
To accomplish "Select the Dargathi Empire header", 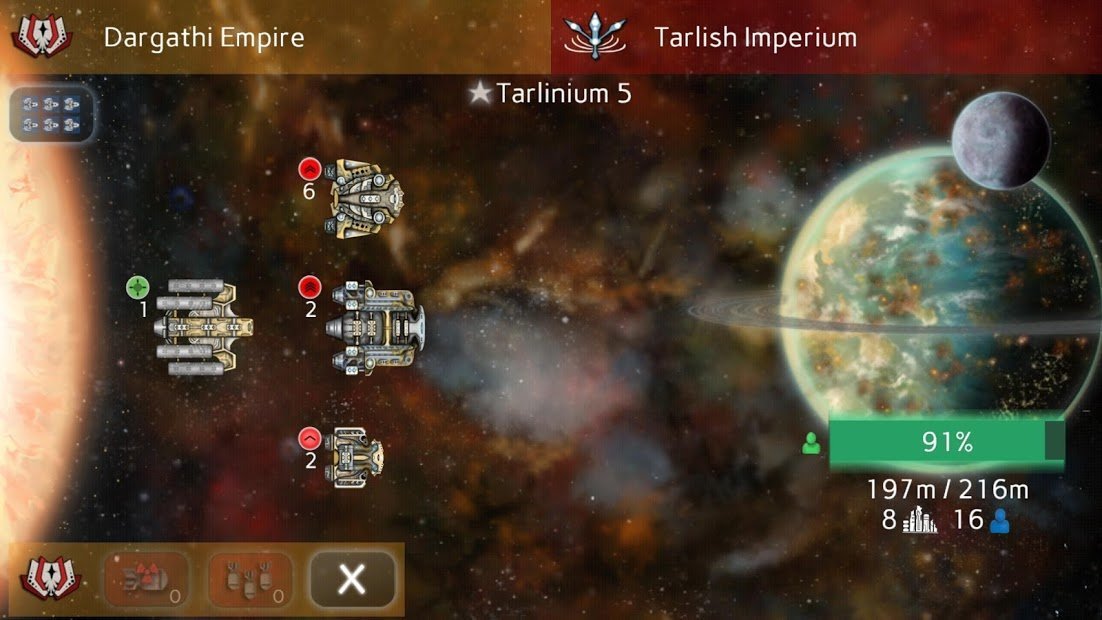I will pos(204,38).
